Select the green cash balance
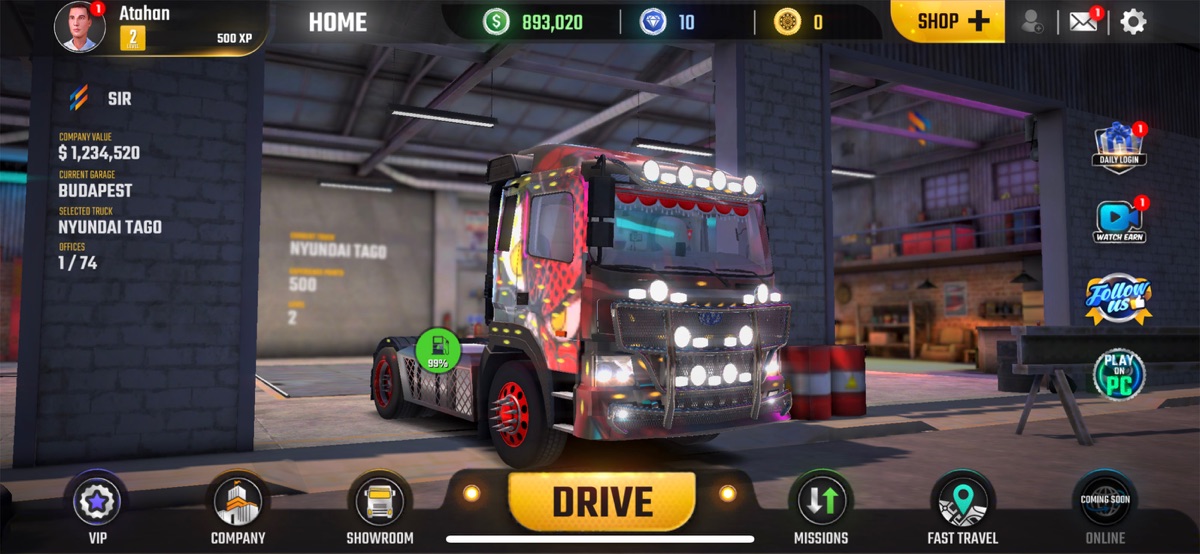 (534, 21)
